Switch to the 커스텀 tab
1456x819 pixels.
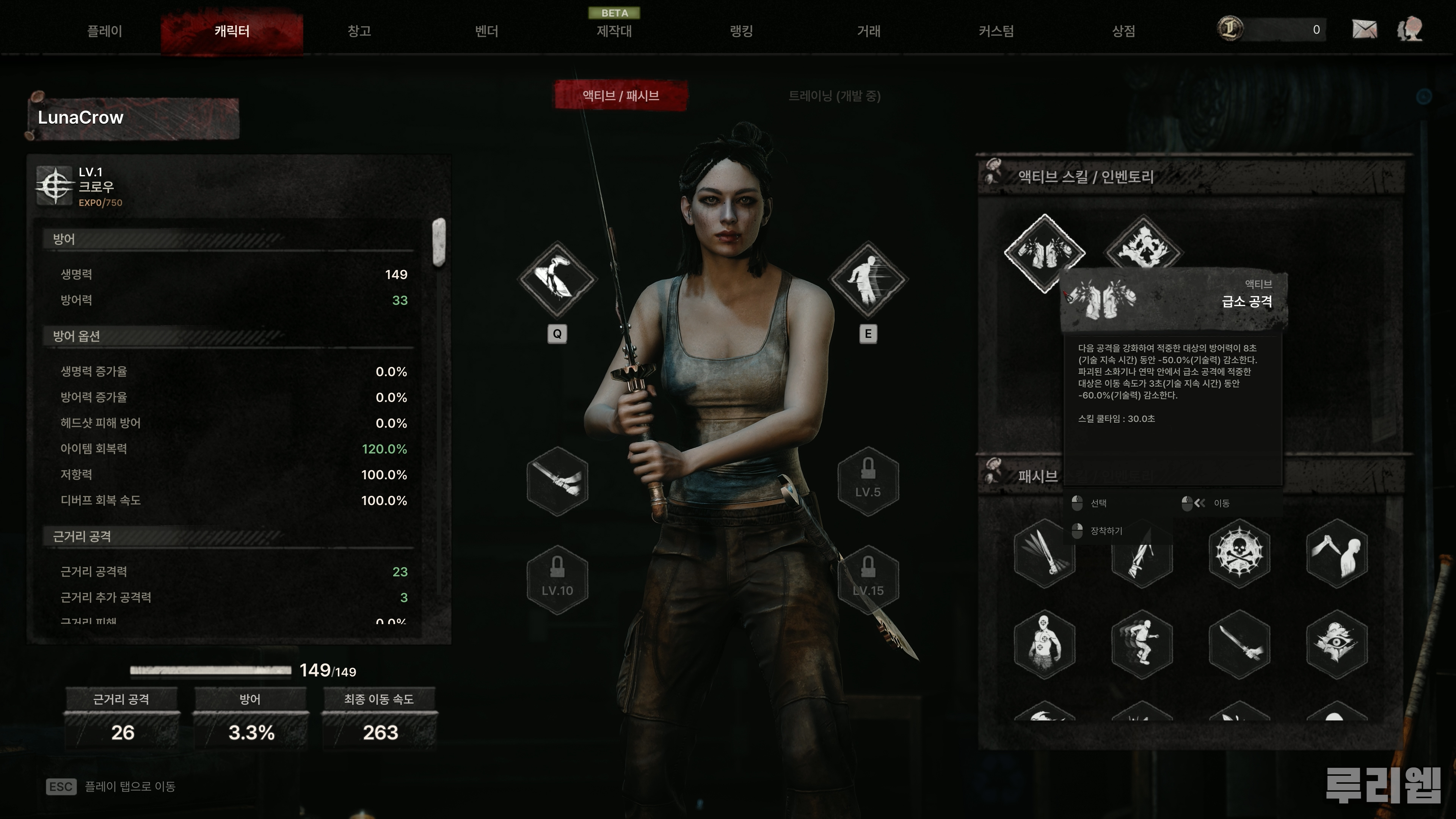[x=996, y=31]
